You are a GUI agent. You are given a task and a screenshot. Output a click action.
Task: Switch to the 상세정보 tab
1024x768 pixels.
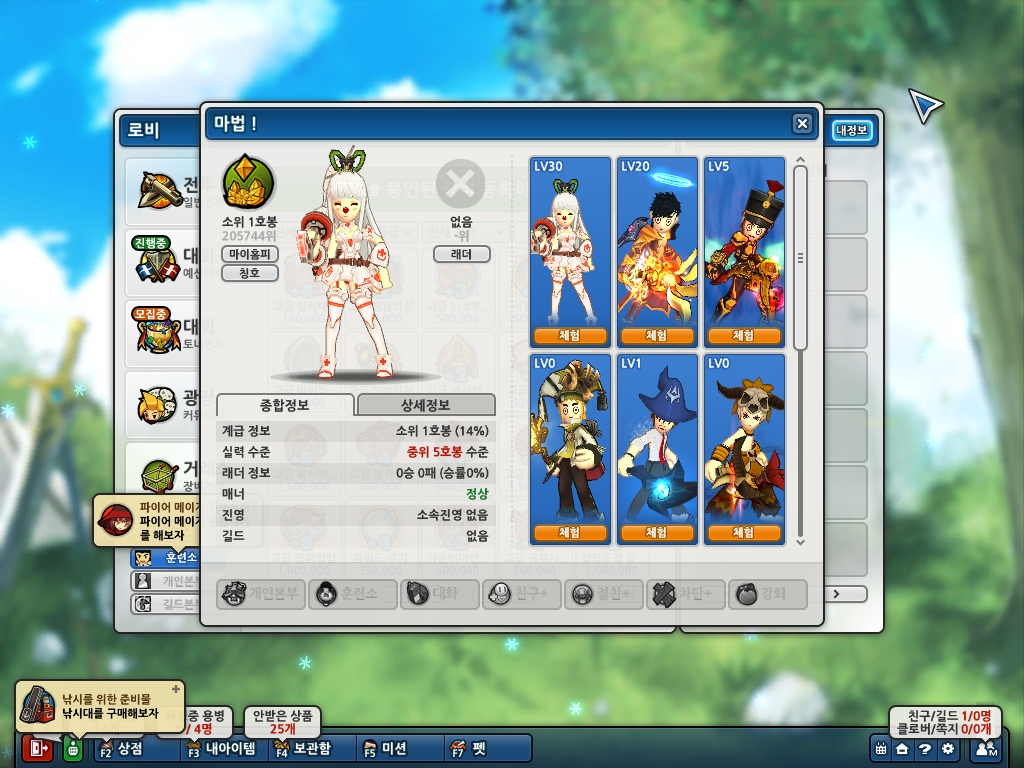426,405
